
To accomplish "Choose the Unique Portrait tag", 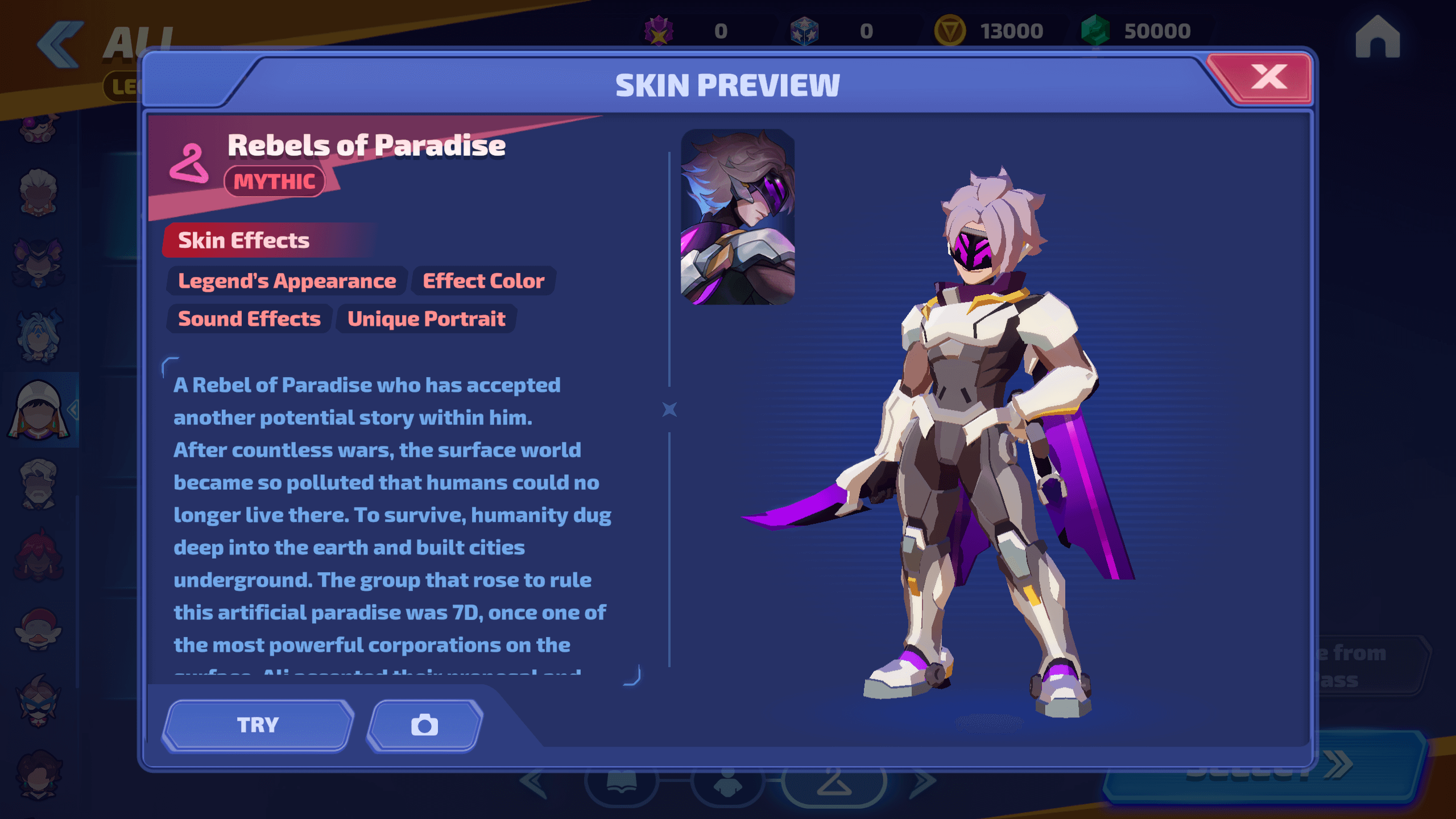I will [x=426, y=319].
